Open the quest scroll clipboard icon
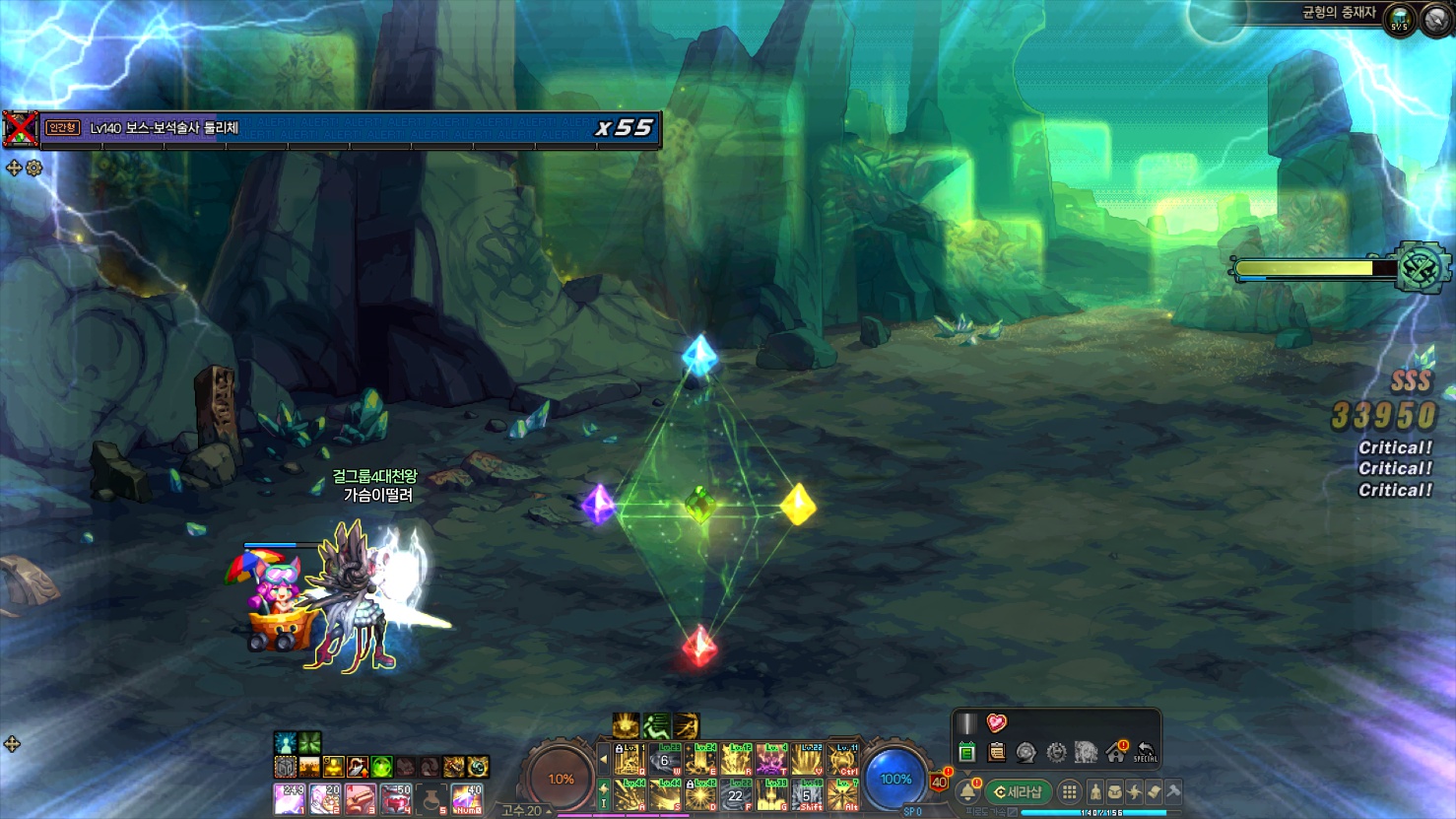The width and height of the screenshot is (1456, 819). click(x=996, y=752)
